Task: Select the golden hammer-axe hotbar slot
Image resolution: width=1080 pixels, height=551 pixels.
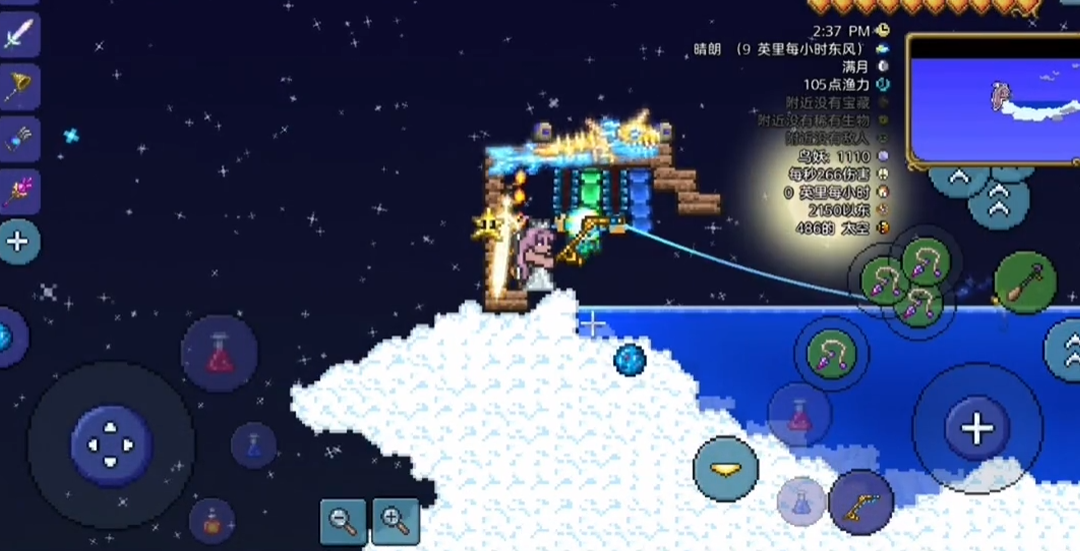Action: (x=18, y=89)
